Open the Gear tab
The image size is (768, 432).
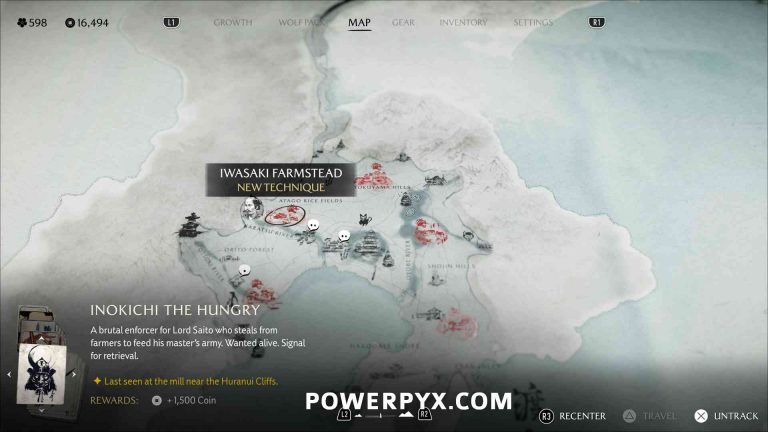tap(403, 22)
